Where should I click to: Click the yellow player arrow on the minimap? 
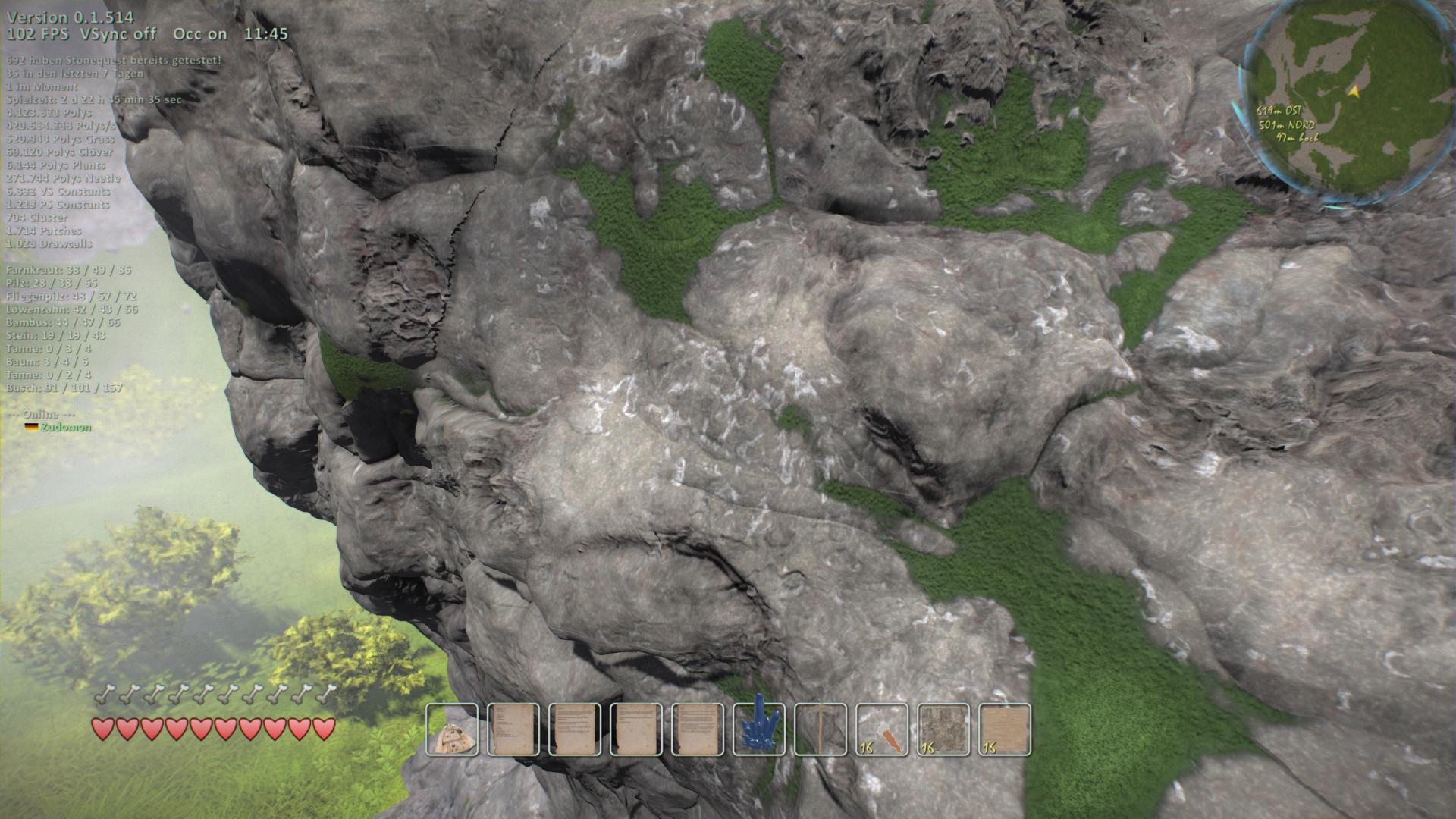pos(1352,91)
